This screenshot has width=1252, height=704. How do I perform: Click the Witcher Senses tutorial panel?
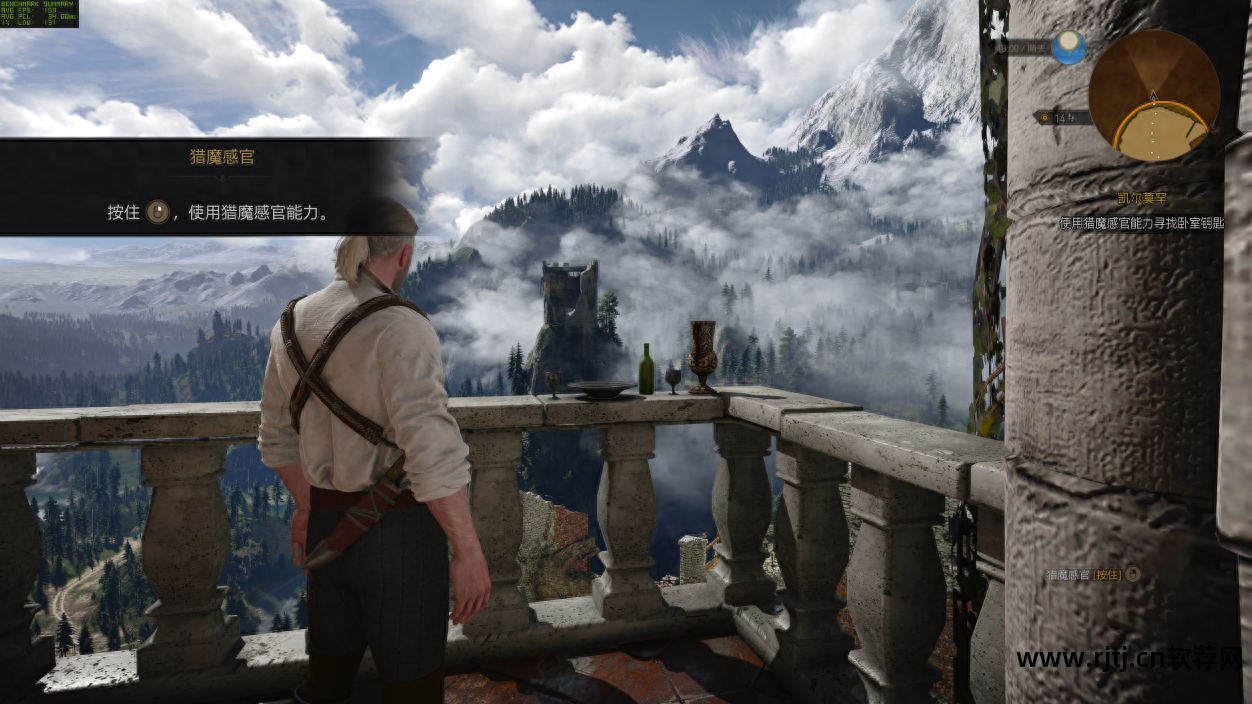tap(215, 187)
